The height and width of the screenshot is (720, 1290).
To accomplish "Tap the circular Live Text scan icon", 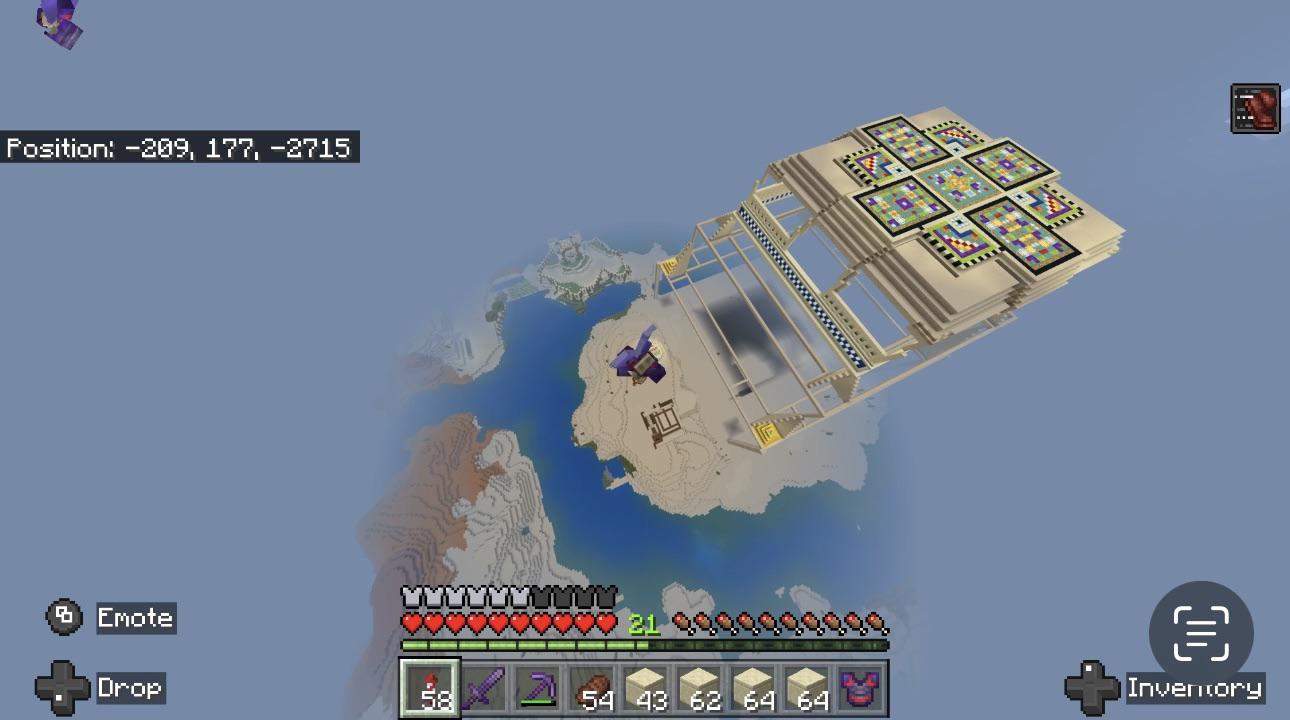I will pyautogui.click(x=1201, y=633).
